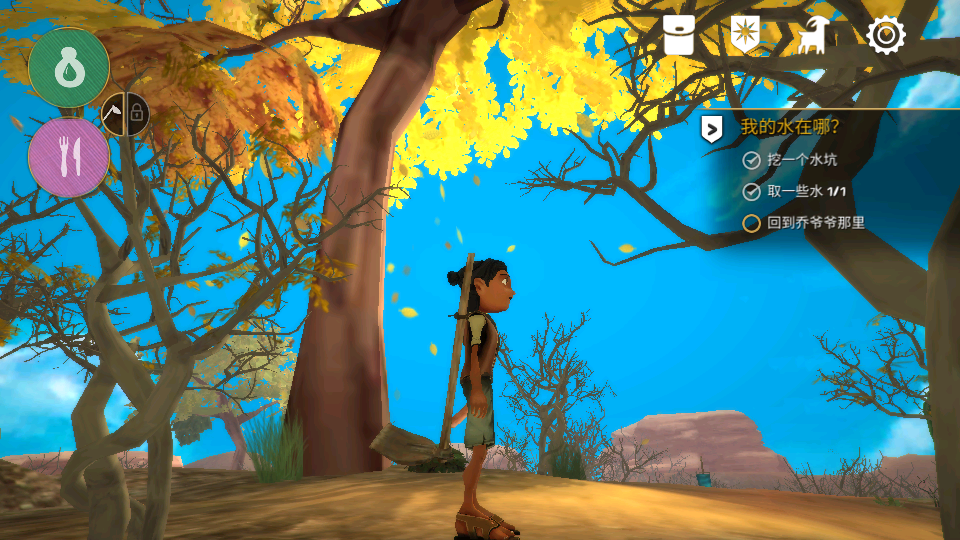Click the locked padlock tool slot
This screenshot has height=540, width=960.
(137, 117)
